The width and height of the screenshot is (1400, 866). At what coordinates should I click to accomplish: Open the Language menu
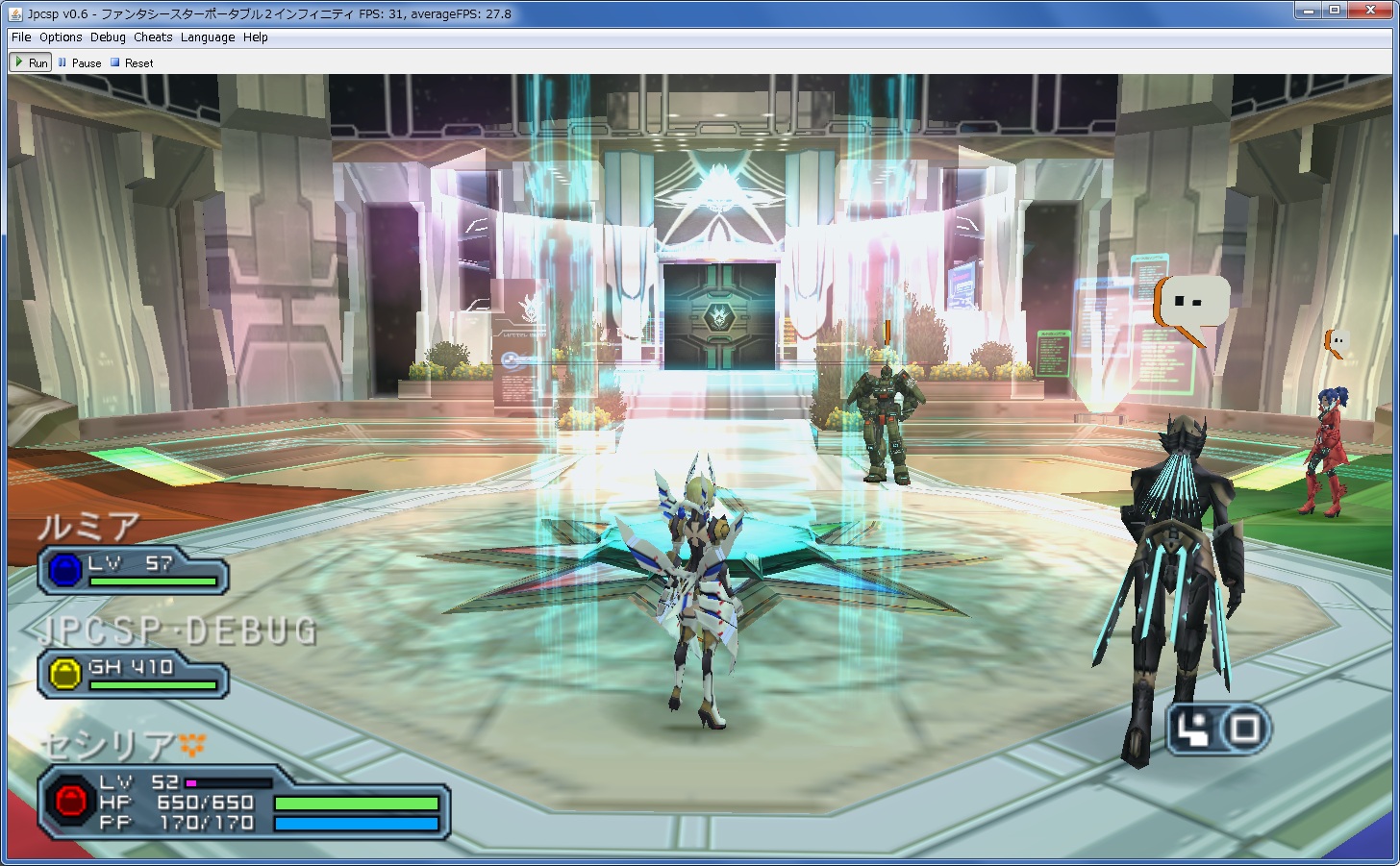pyautogui.click(x=208, y=37)
